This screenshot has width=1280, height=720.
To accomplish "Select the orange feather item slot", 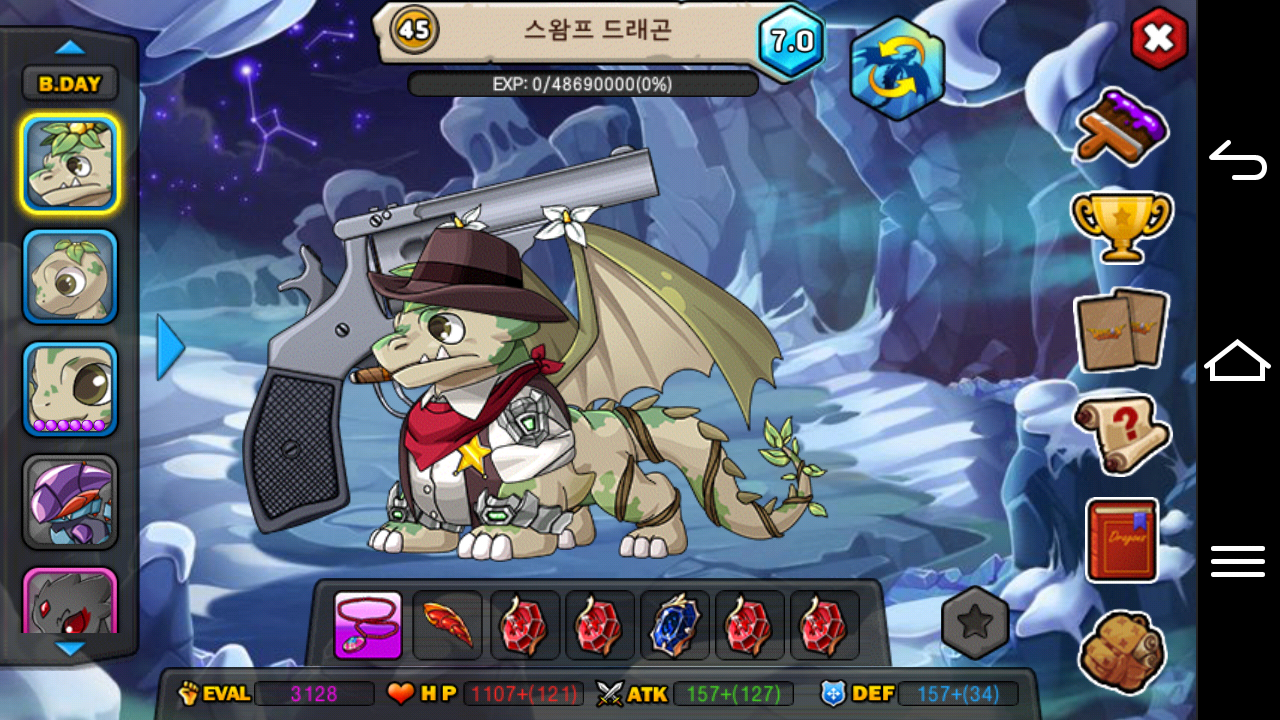I will click(447, 626).
